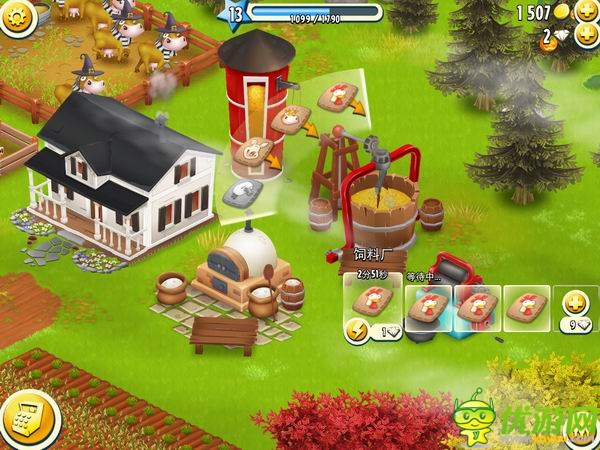Pick the pig feed recipe

tap(254, 153)
